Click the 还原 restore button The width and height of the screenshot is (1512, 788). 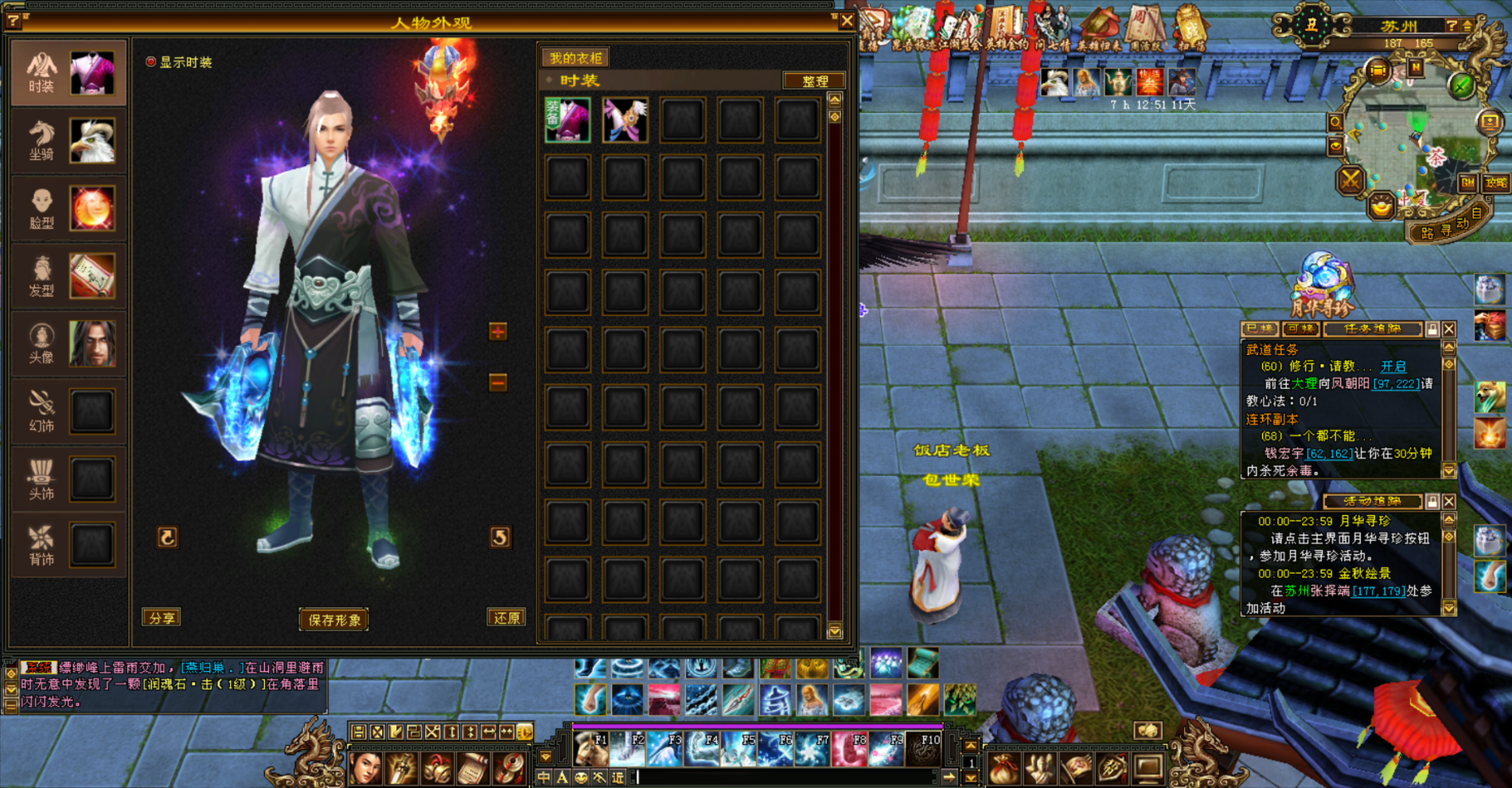click(506, 618)
